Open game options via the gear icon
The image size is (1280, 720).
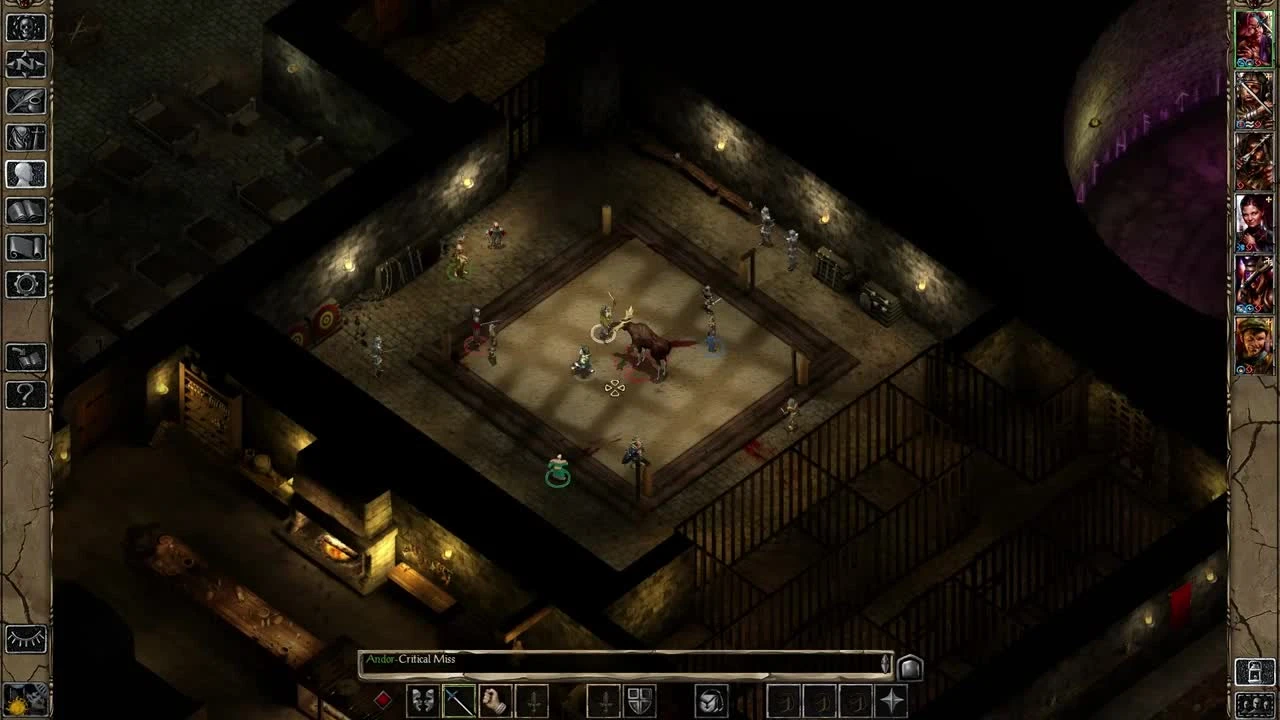[27, 285]
